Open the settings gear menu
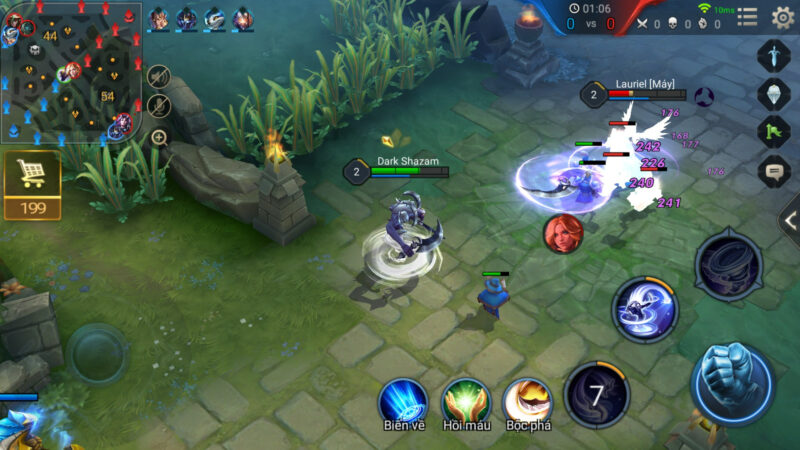The width and height of the screenshot is (800, 450). (x=782, y=17)
